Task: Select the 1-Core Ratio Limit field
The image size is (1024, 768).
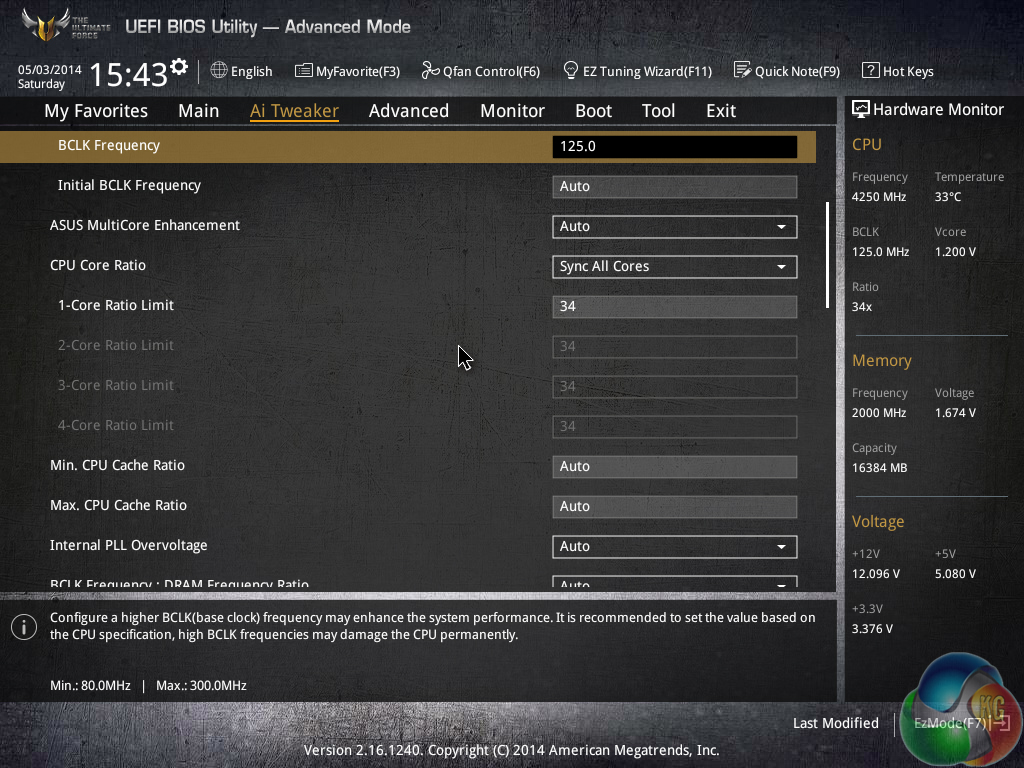Action: [674, 306]
